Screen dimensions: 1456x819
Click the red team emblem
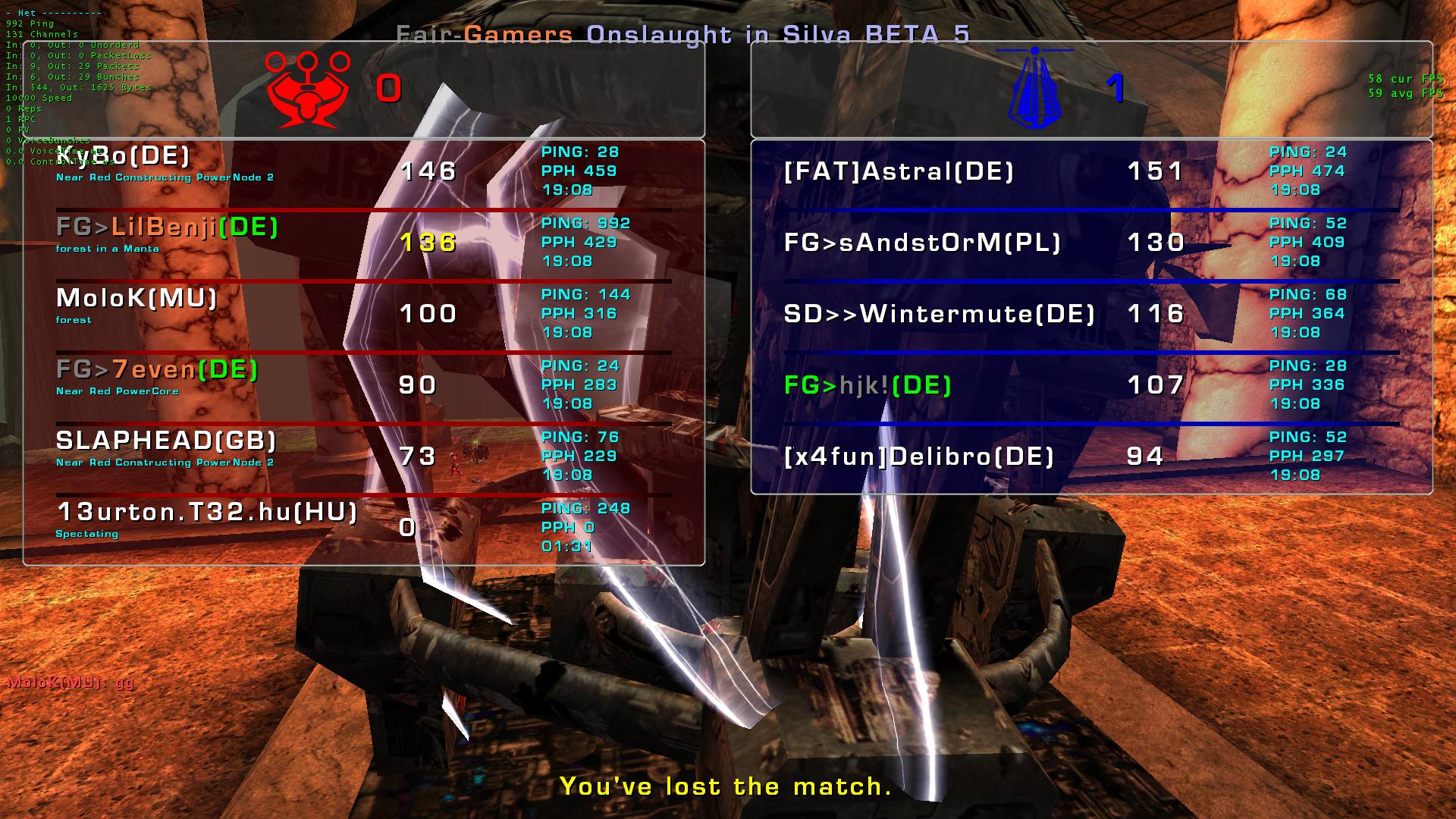(307, 89)
